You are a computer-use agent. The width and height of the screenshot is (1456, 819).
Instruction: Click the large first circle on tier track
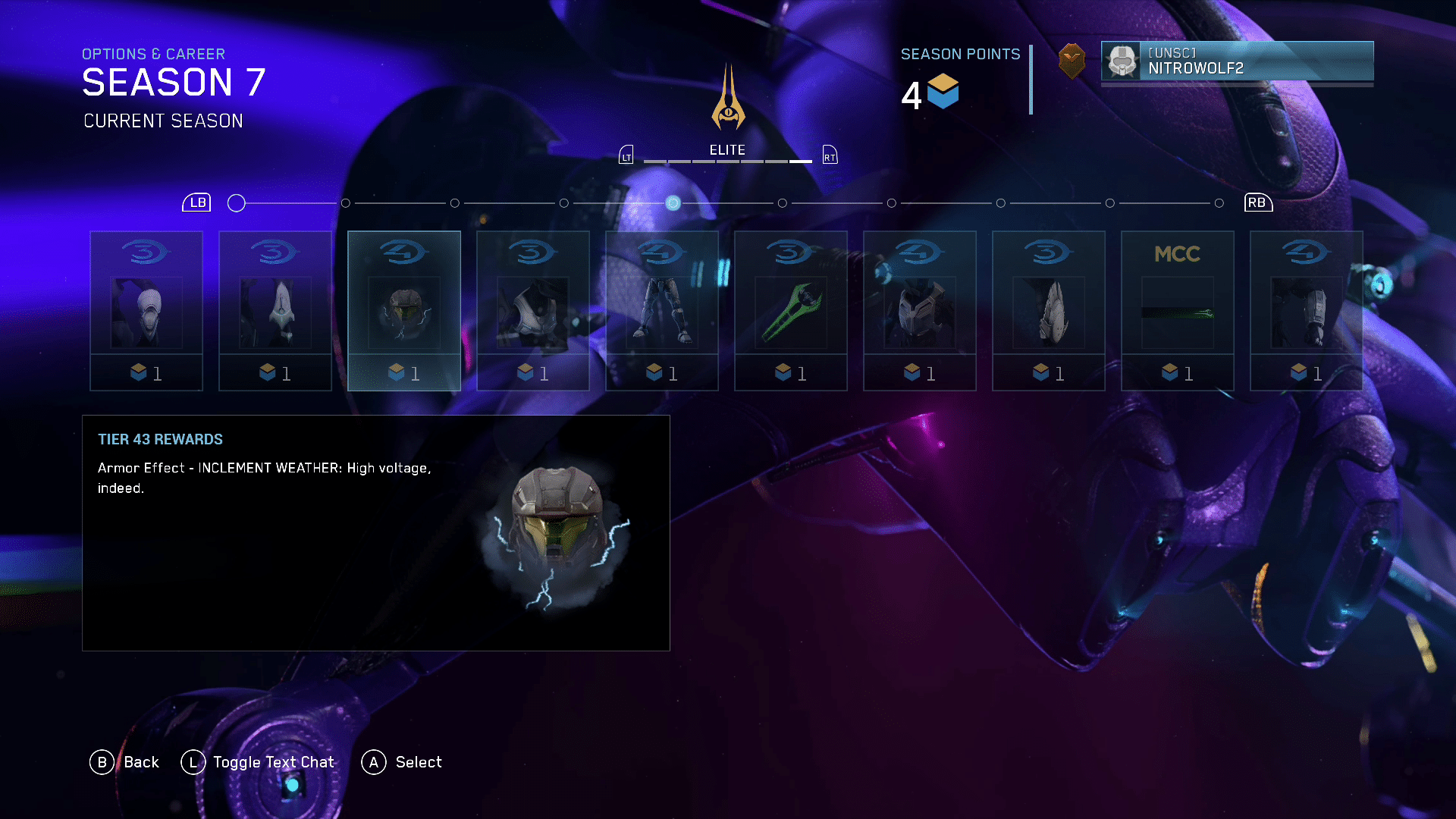[x=237, y=203]
